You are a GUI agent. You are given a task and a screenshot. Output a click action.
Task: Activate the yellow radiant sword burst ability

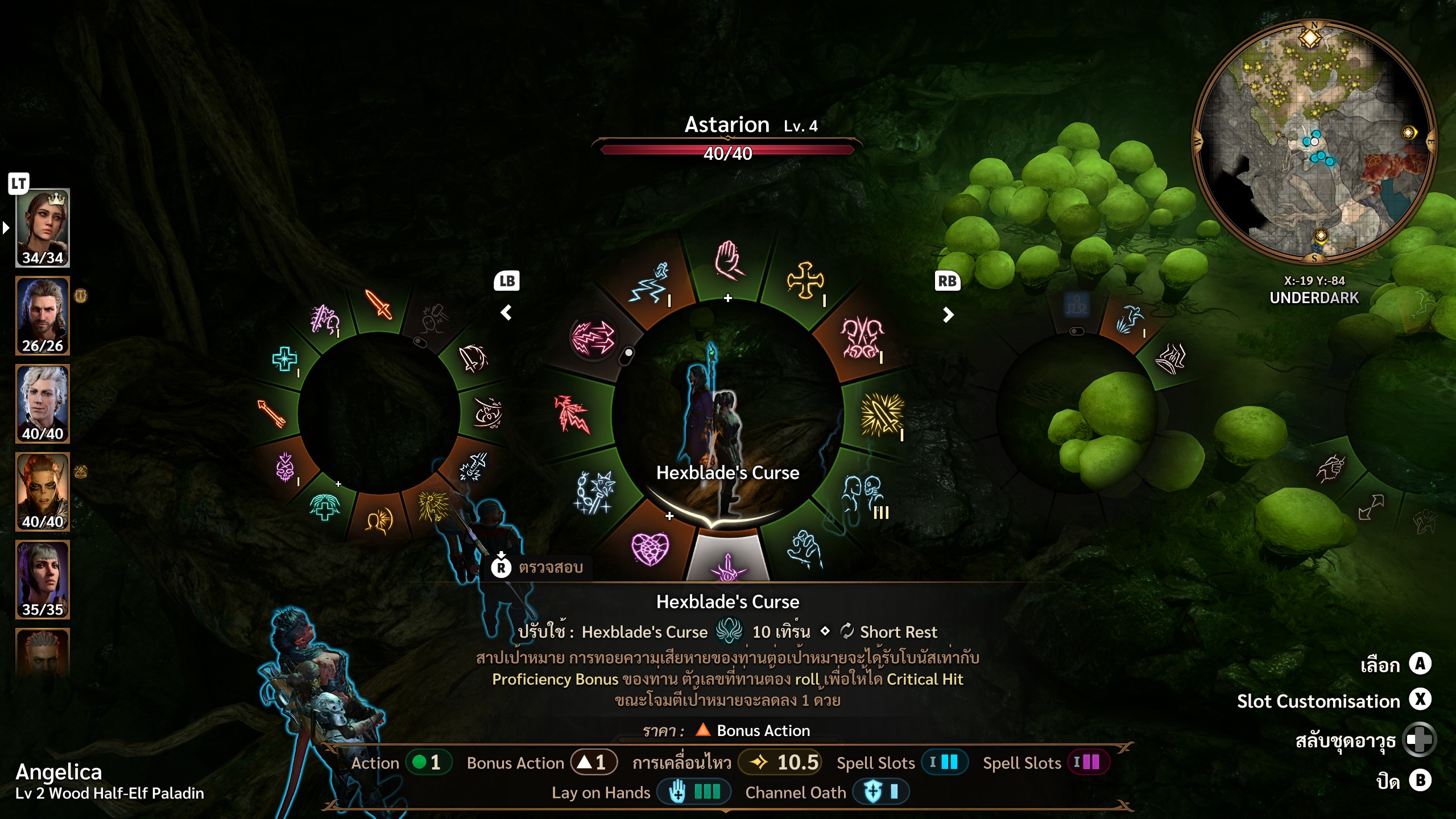pyautogui.click(x=881, y=414)
